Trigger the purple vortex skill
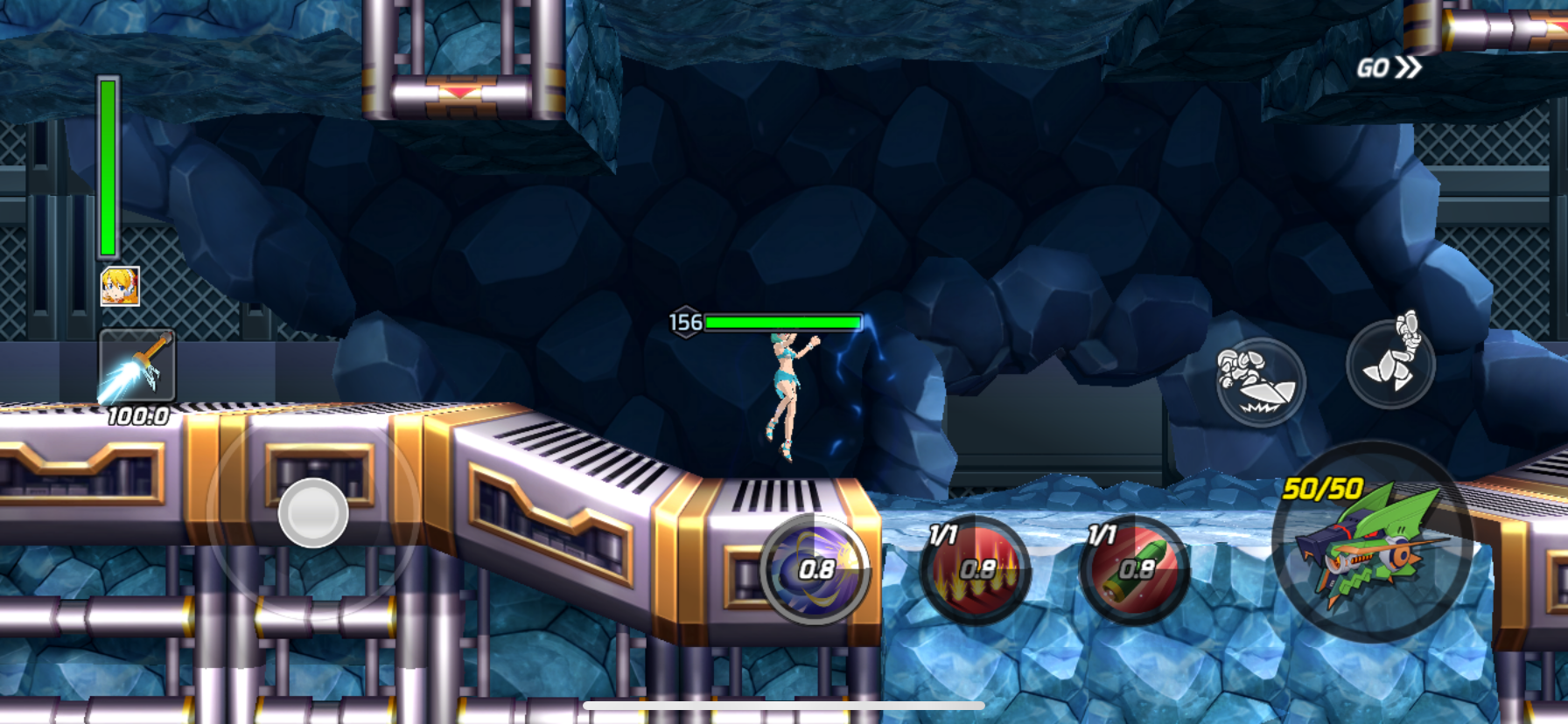The height and width of the screenshot is (724, 1568). 815,570
